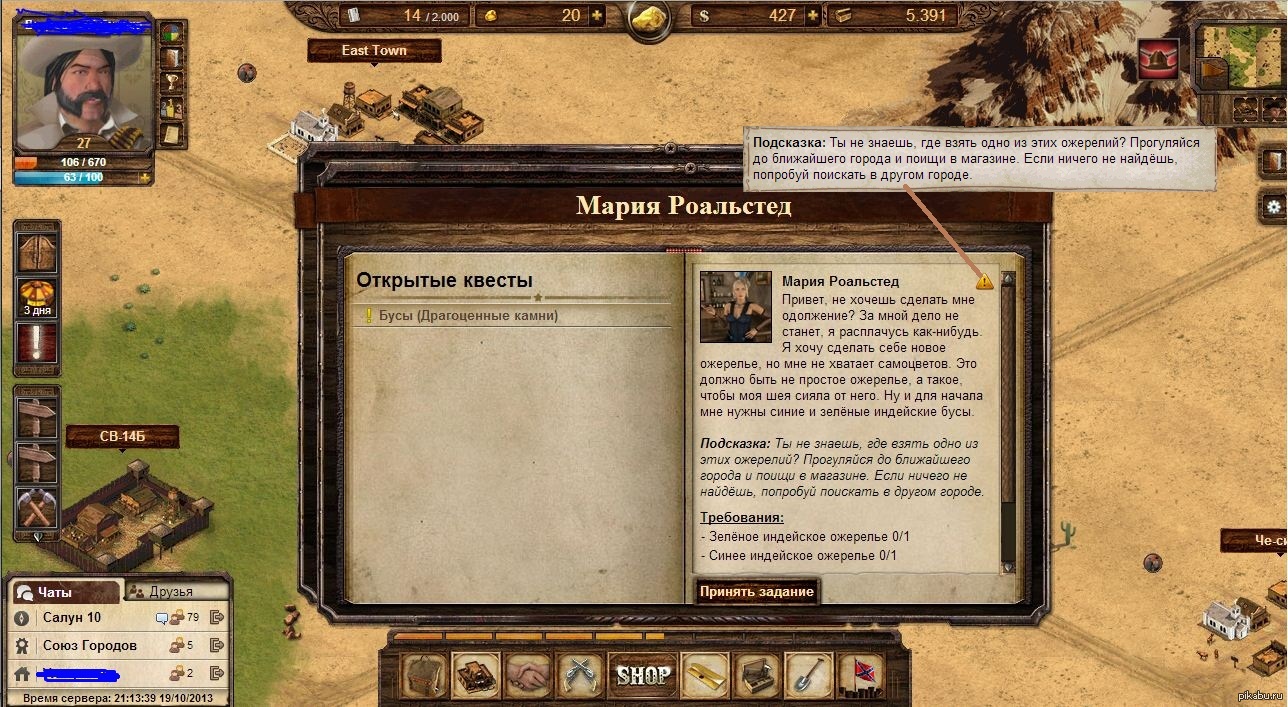Viewport: 1288px width, 707px height.
Task: Click the yellow warning triangle hint icon
Action: [x=985, y=282]
